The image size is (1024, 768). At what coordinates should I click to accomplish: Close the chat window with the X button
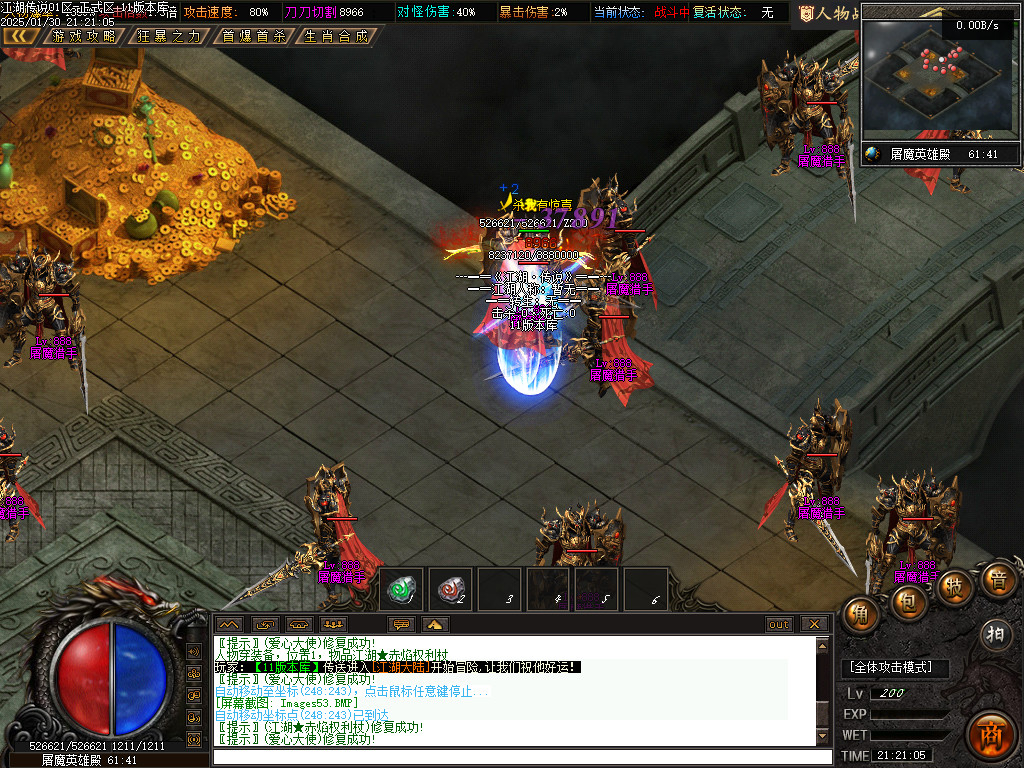coord(814,624)
